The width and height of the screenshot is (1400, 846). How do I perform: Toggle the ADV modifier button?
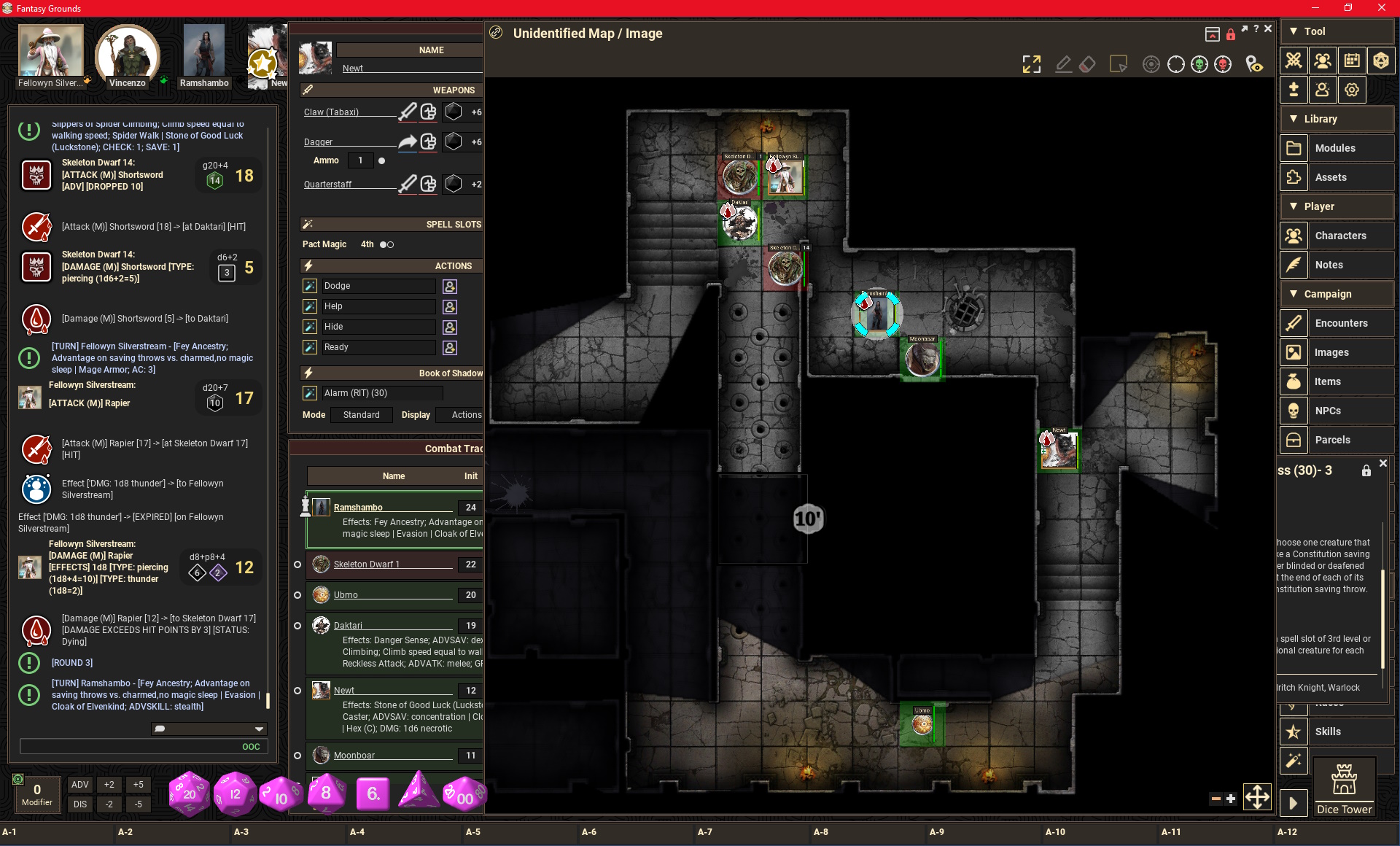point(80,785)
